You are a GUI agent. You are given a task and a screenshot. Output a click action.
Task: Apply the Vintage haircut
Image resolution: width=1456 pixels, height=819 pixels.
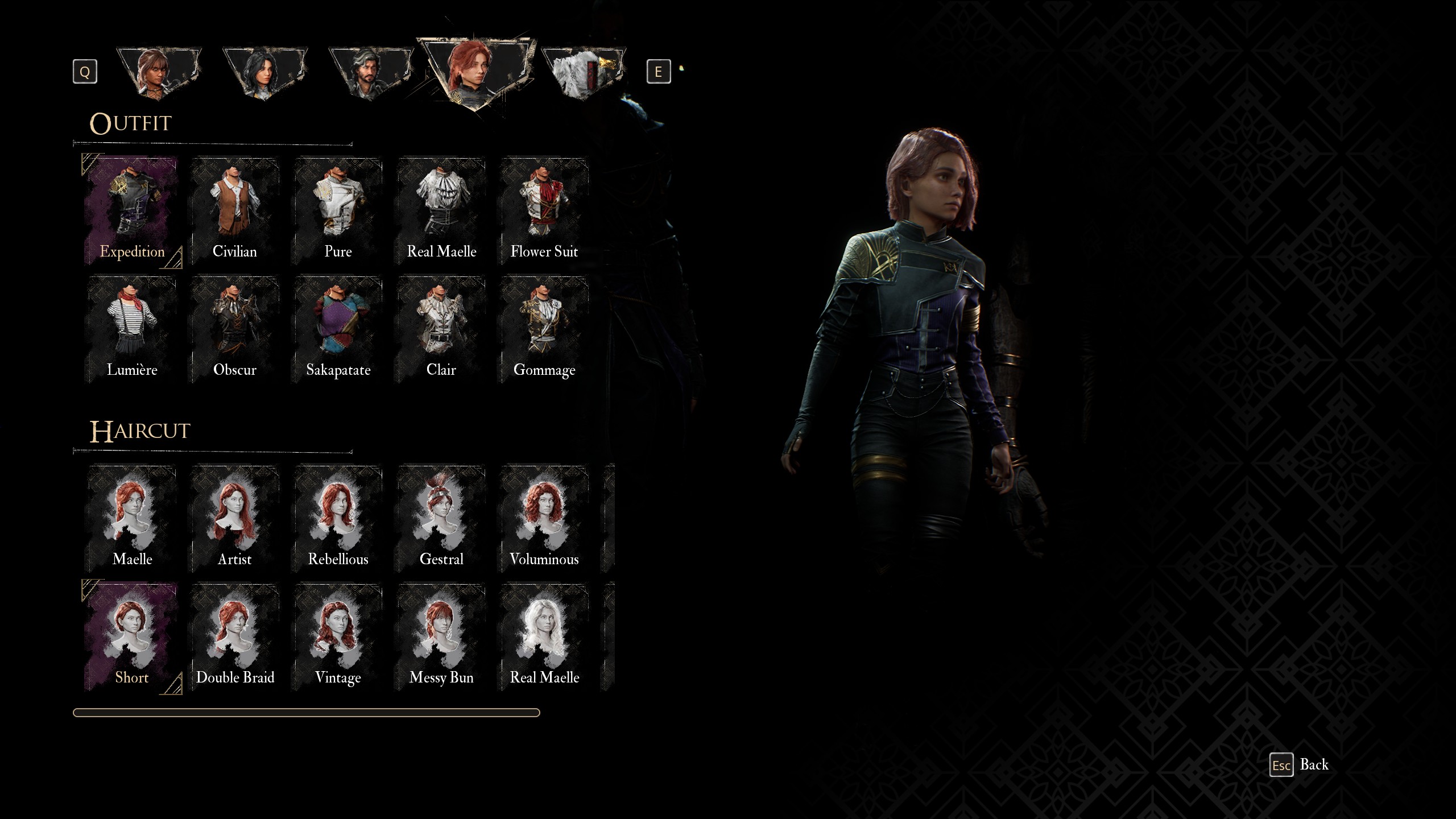[338, 636]
